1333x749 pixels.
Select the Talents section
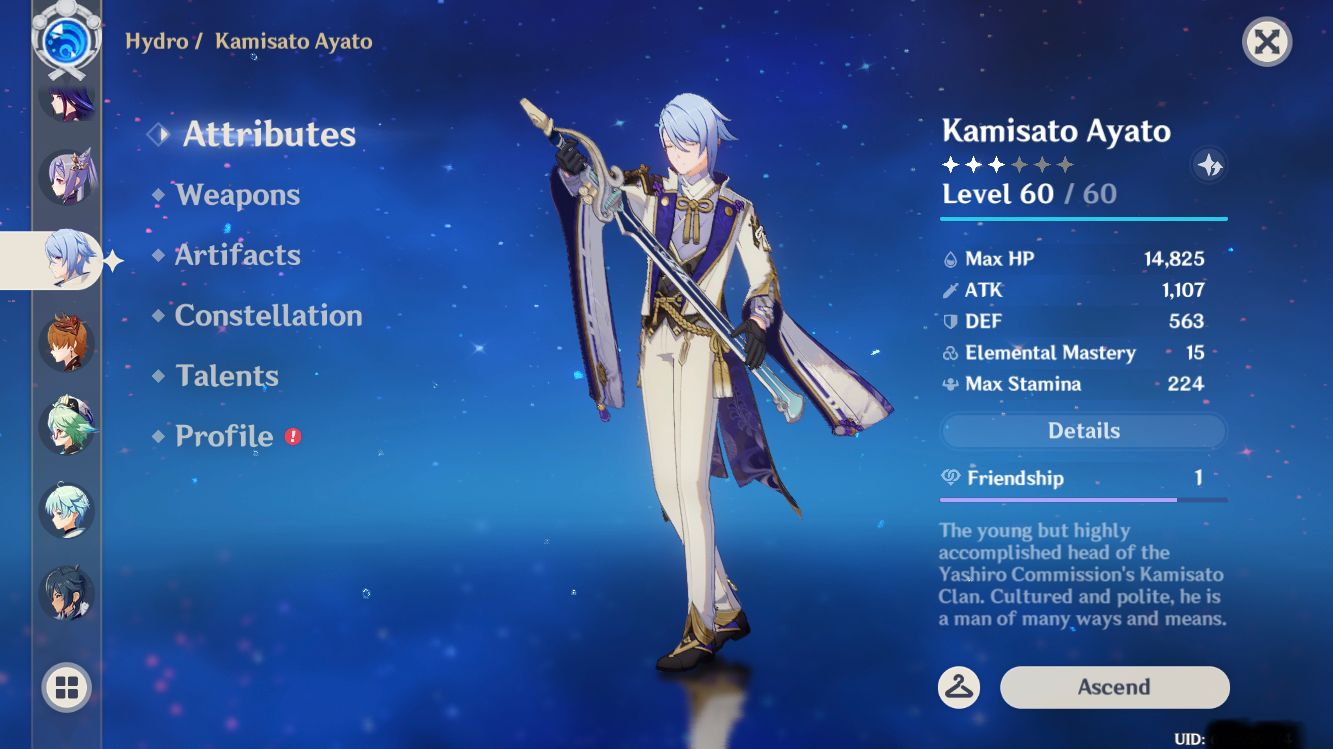(x=227, y=376)
